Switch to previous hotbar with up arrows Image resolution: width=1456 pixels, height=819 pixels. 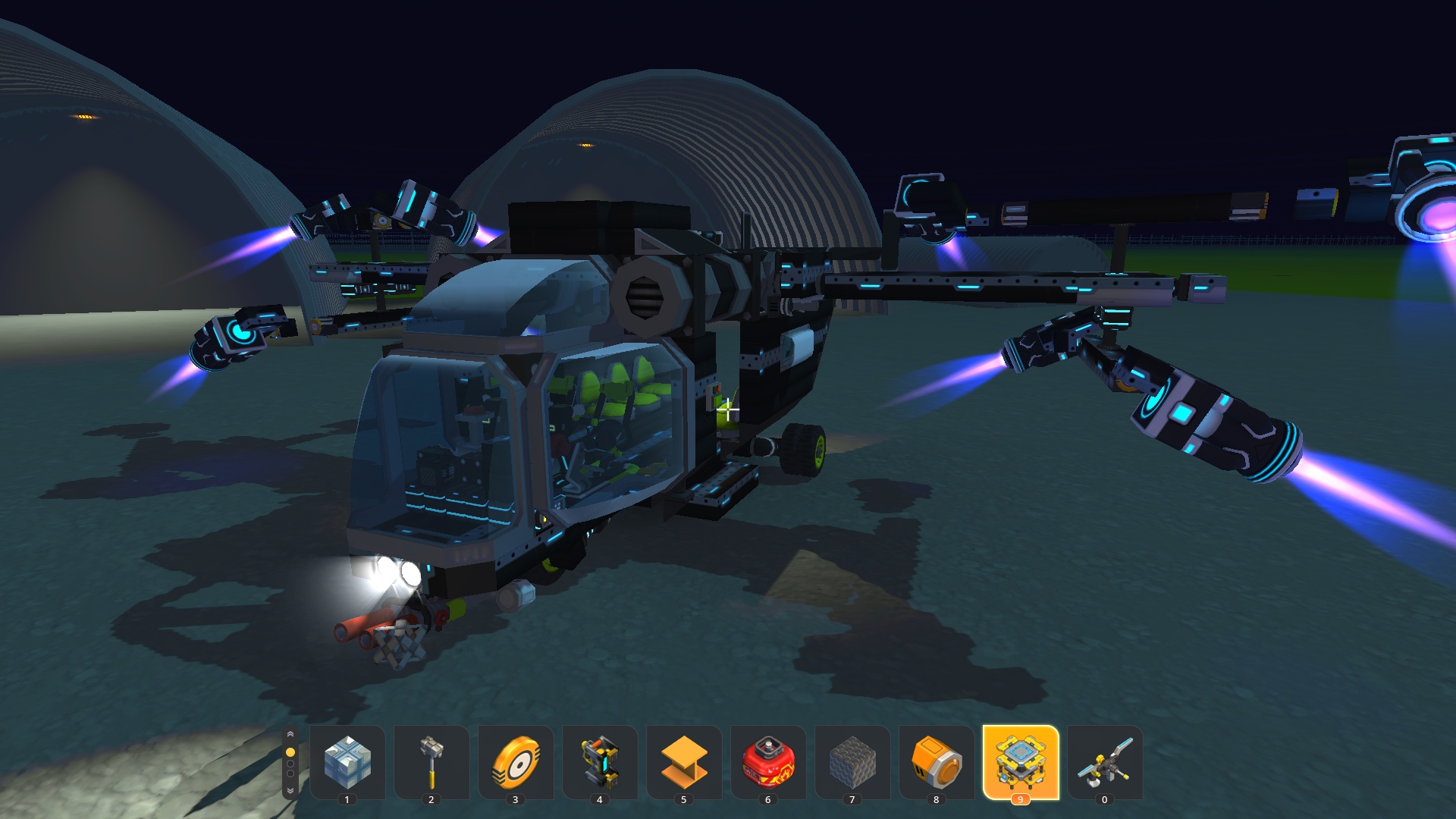click(290, 734)
